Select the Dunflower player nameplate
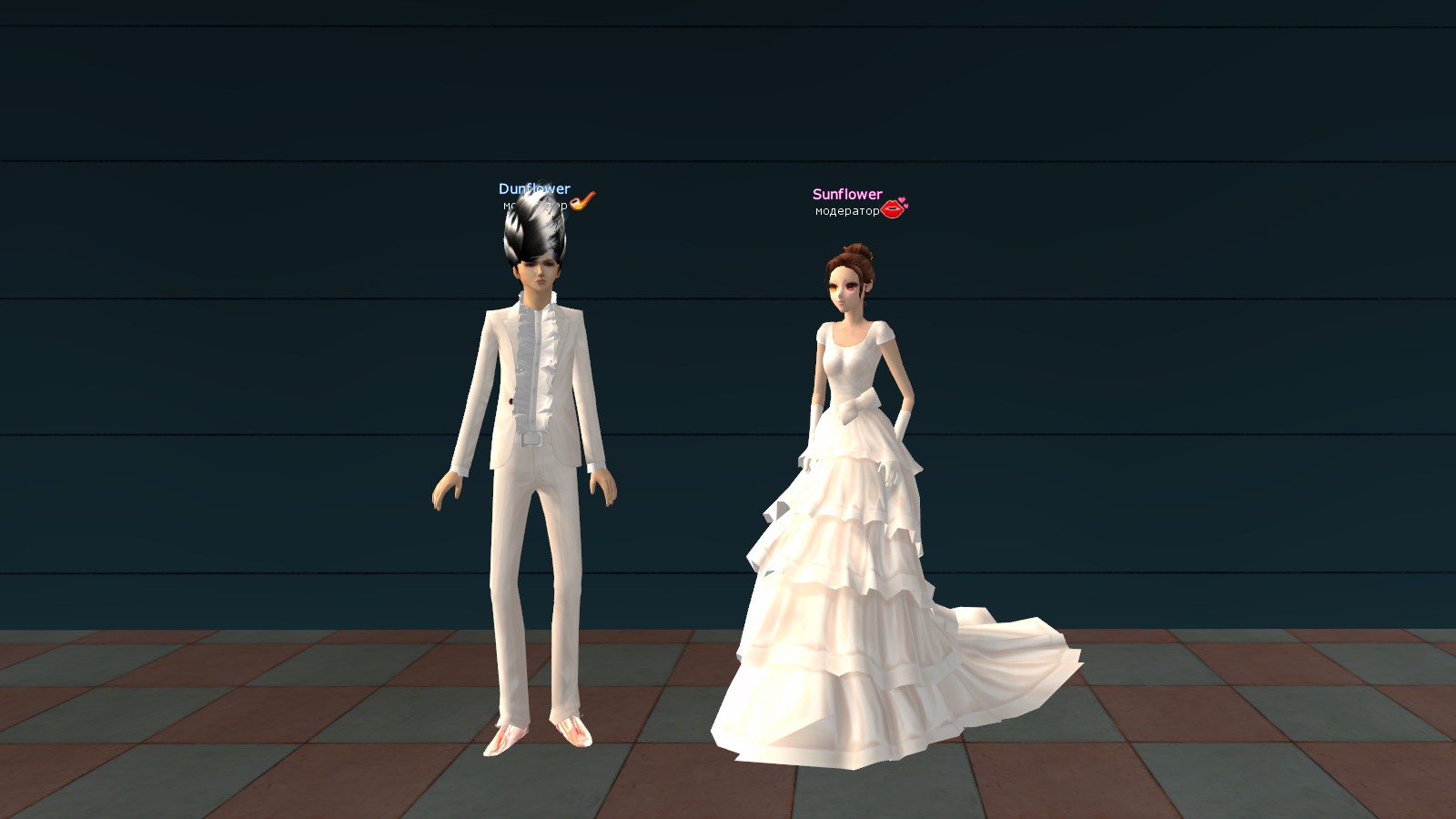This screenshot has width=1456, height=819. (x=534, y=189)
